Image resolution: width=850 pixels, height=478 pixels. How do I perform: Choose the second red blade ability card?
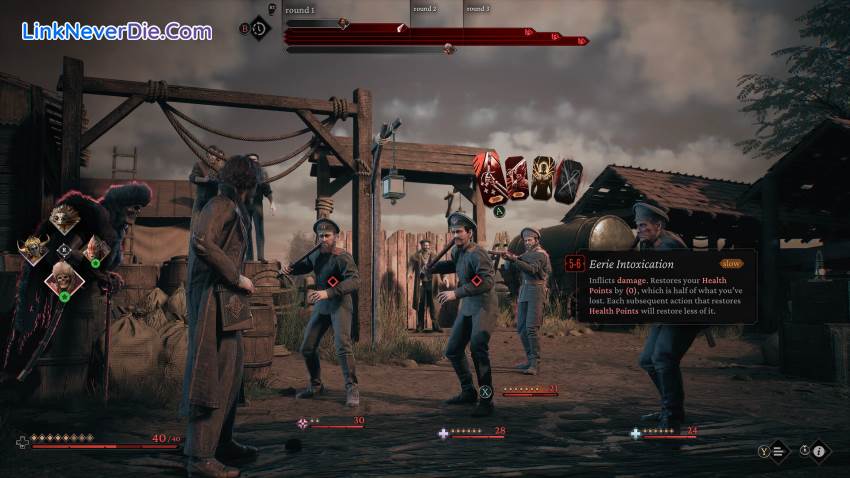coord(516,178)
